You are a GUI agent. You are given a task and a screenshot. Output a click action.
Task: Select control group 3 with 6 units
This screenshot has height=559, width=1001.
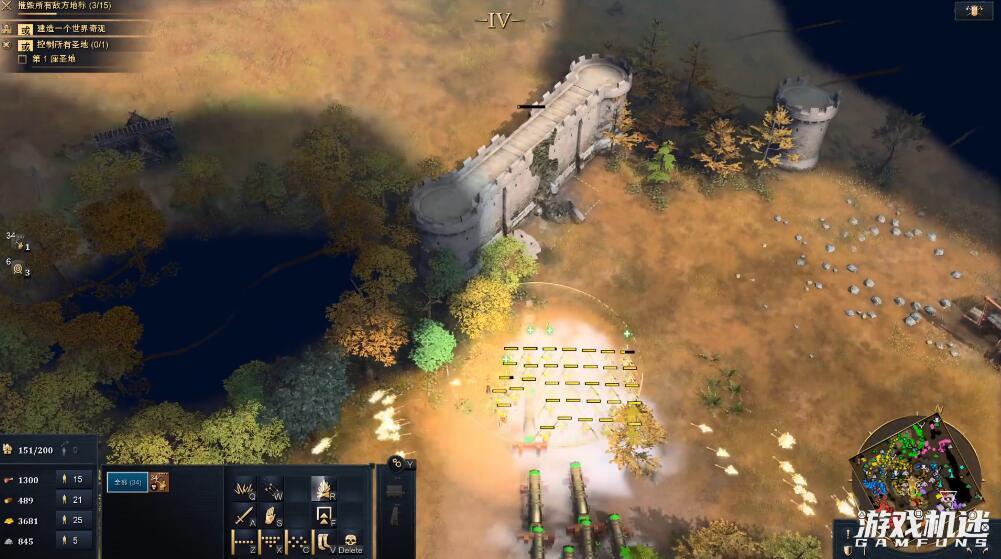(x=18, y=268)
